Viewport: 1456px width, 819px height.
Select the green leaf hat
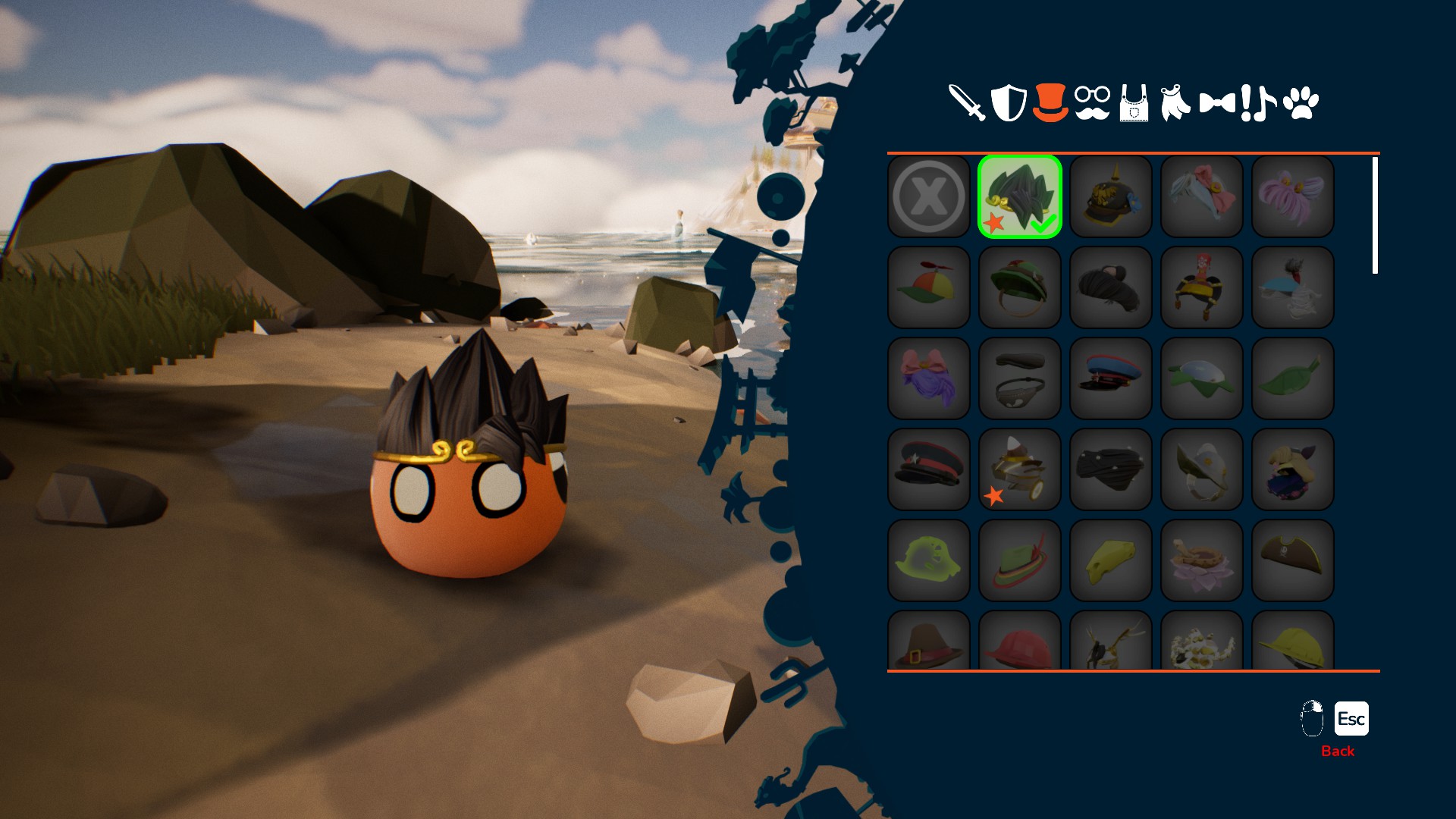click(x=1292, y=378)
